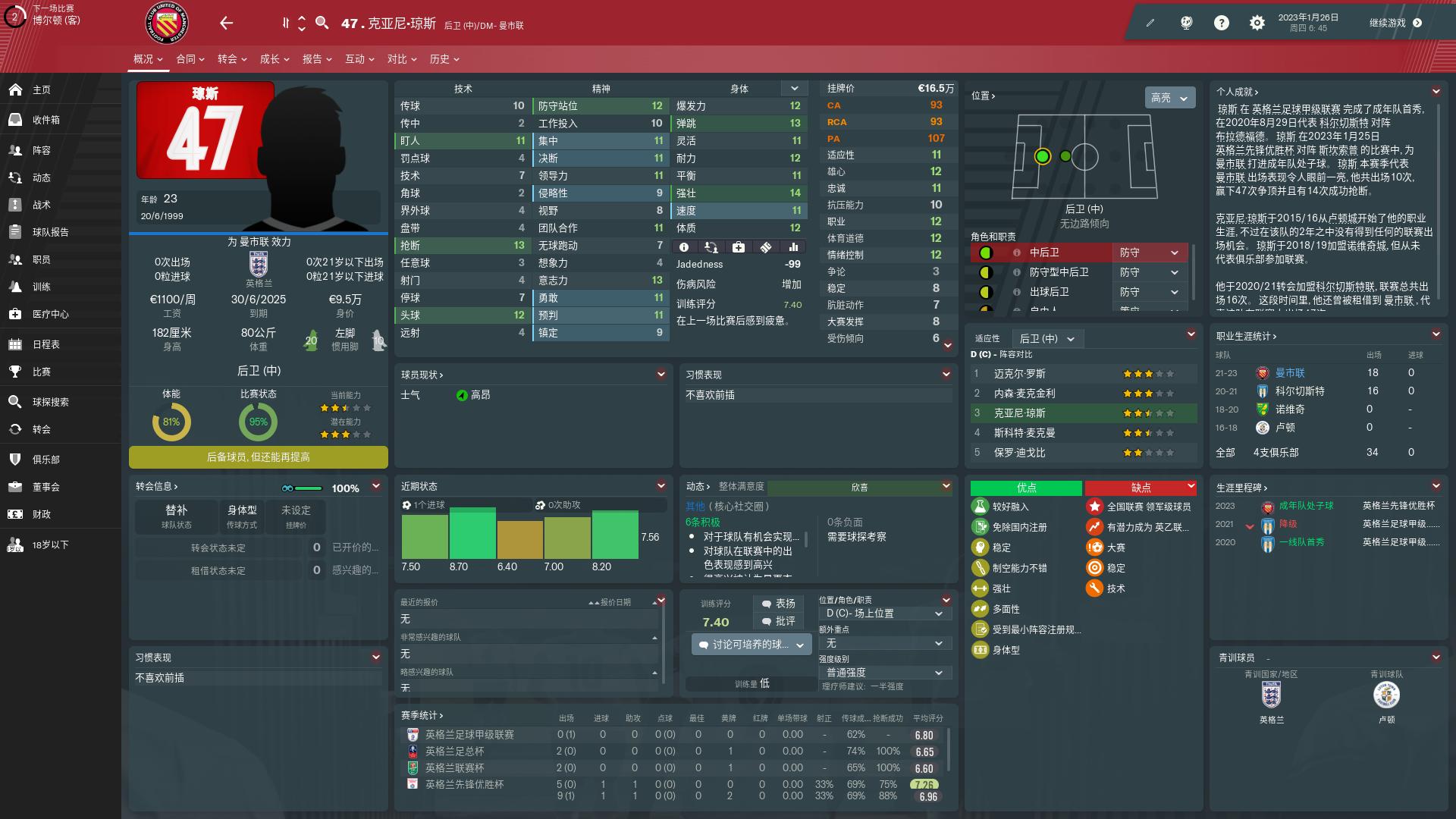This screenshot has height=819, width=1456.
Task: Open the player injury medical-bag icon
Action: (739, 246)
